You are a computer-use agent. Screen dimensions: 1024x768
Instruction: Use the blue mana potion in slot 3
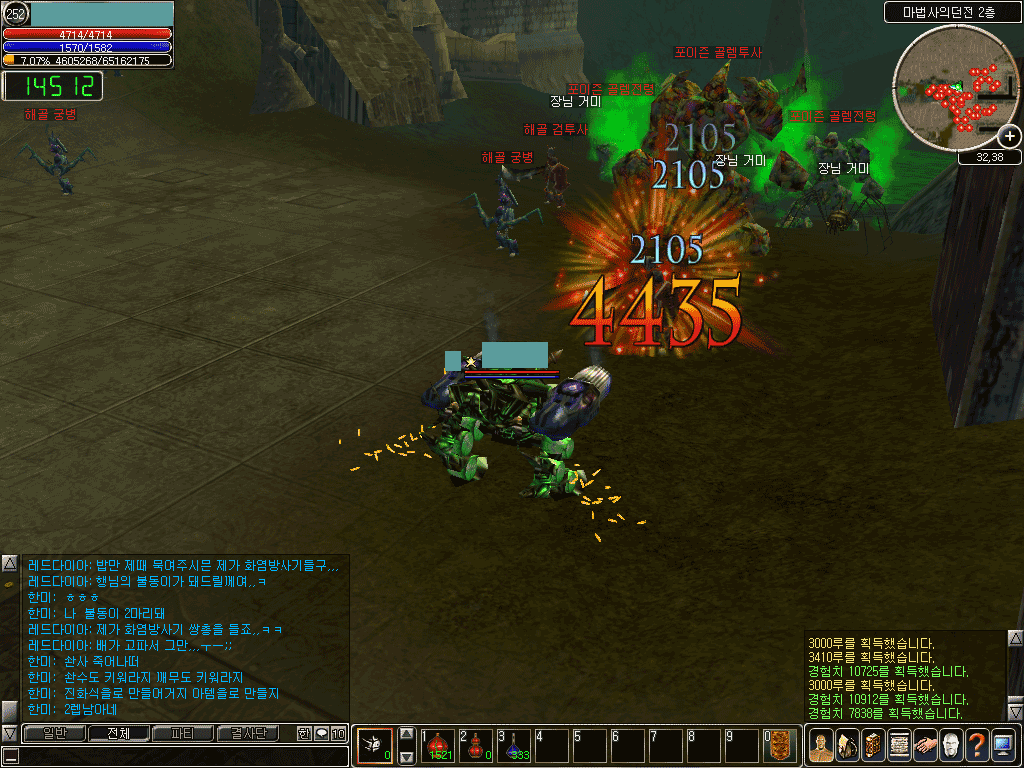514,745
